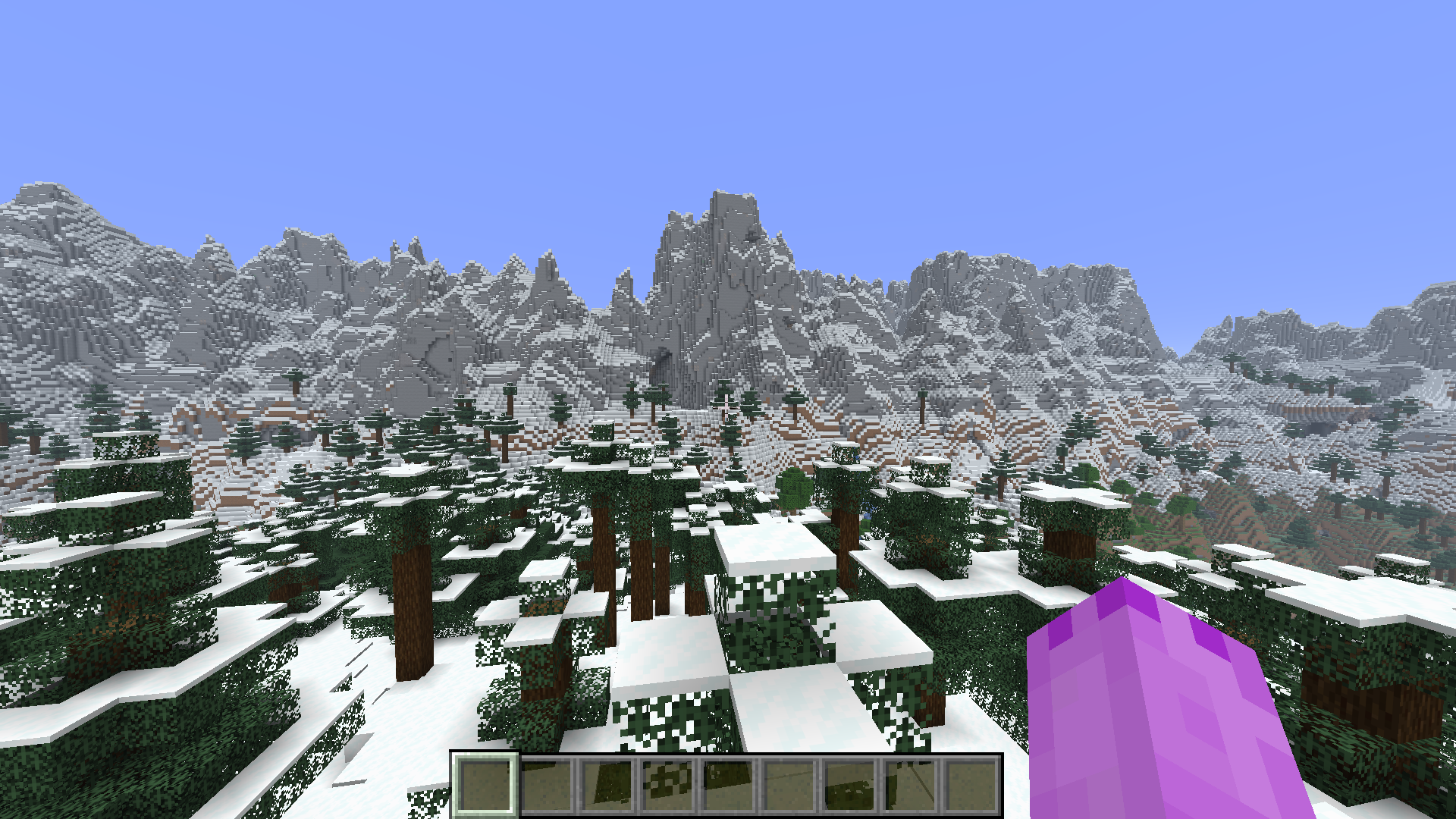Select the second hotbar slot
This screenshot has width=1456, height=819.
[548, 783]
